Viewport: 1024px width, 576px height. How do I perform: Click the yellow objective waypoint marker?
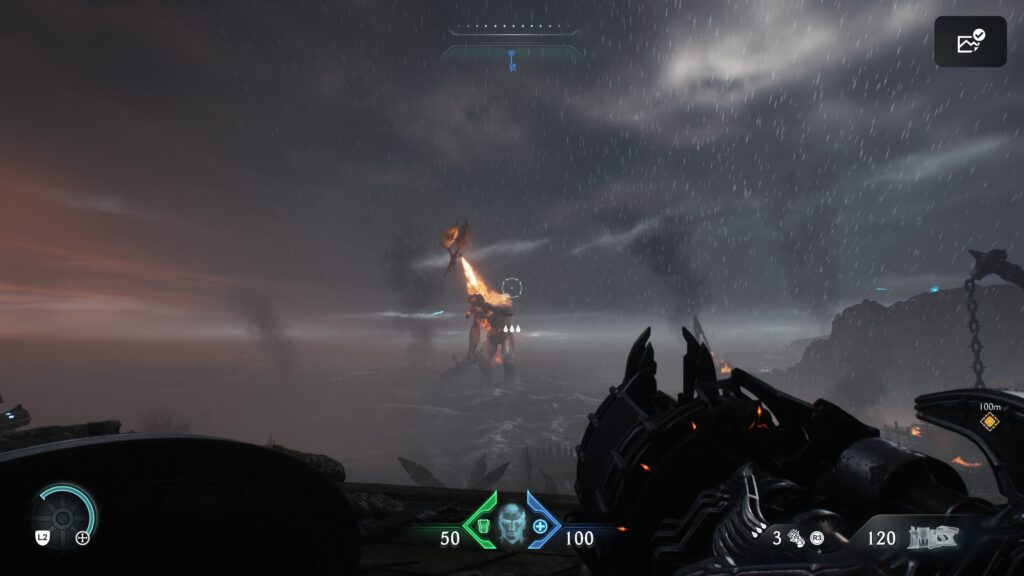point(989,422)
